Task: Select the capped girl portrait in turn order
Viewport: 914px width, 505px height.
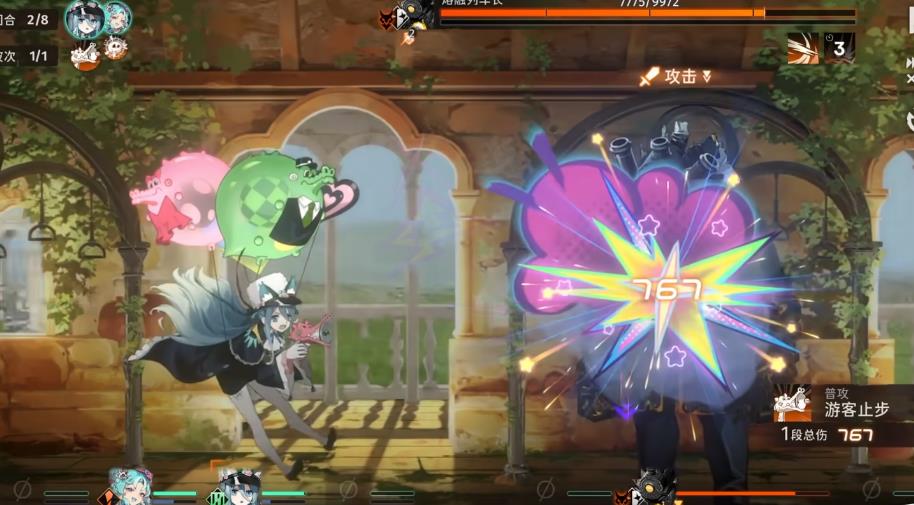Action: [x=84, y=19]
